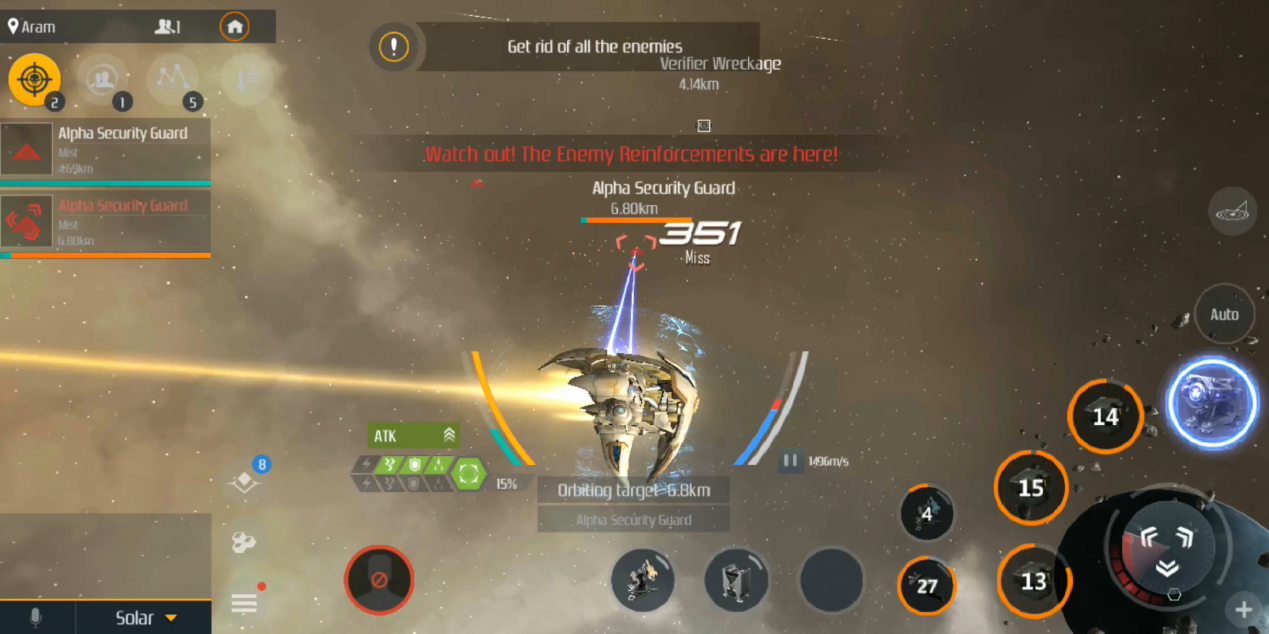This screenshot has height=634, width=1269.
Task: Tap the orange home station icon
Action: click(x=234, y=27)
